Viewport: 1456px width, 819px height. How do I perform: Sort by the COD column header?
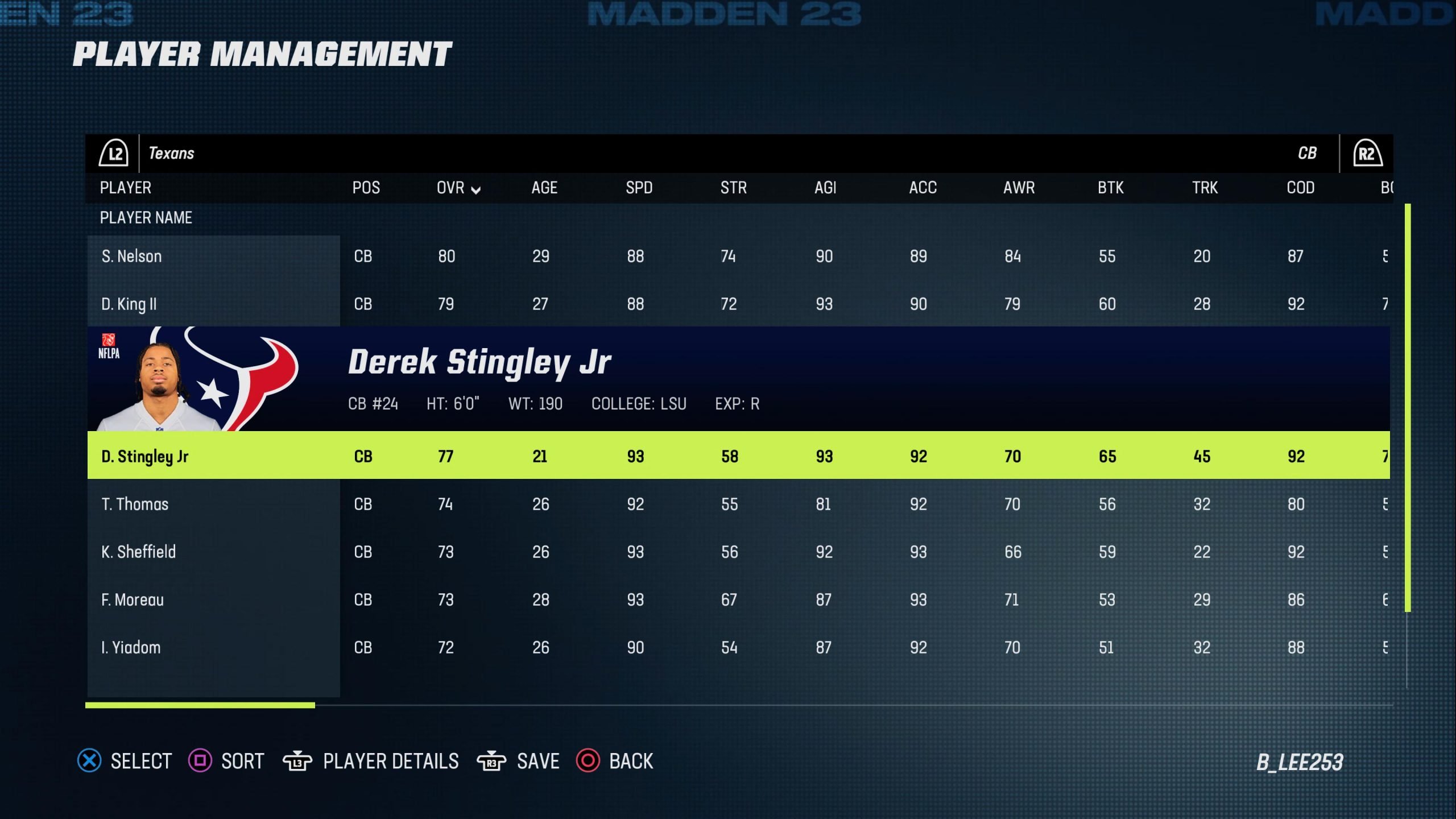pos(1300,188)
